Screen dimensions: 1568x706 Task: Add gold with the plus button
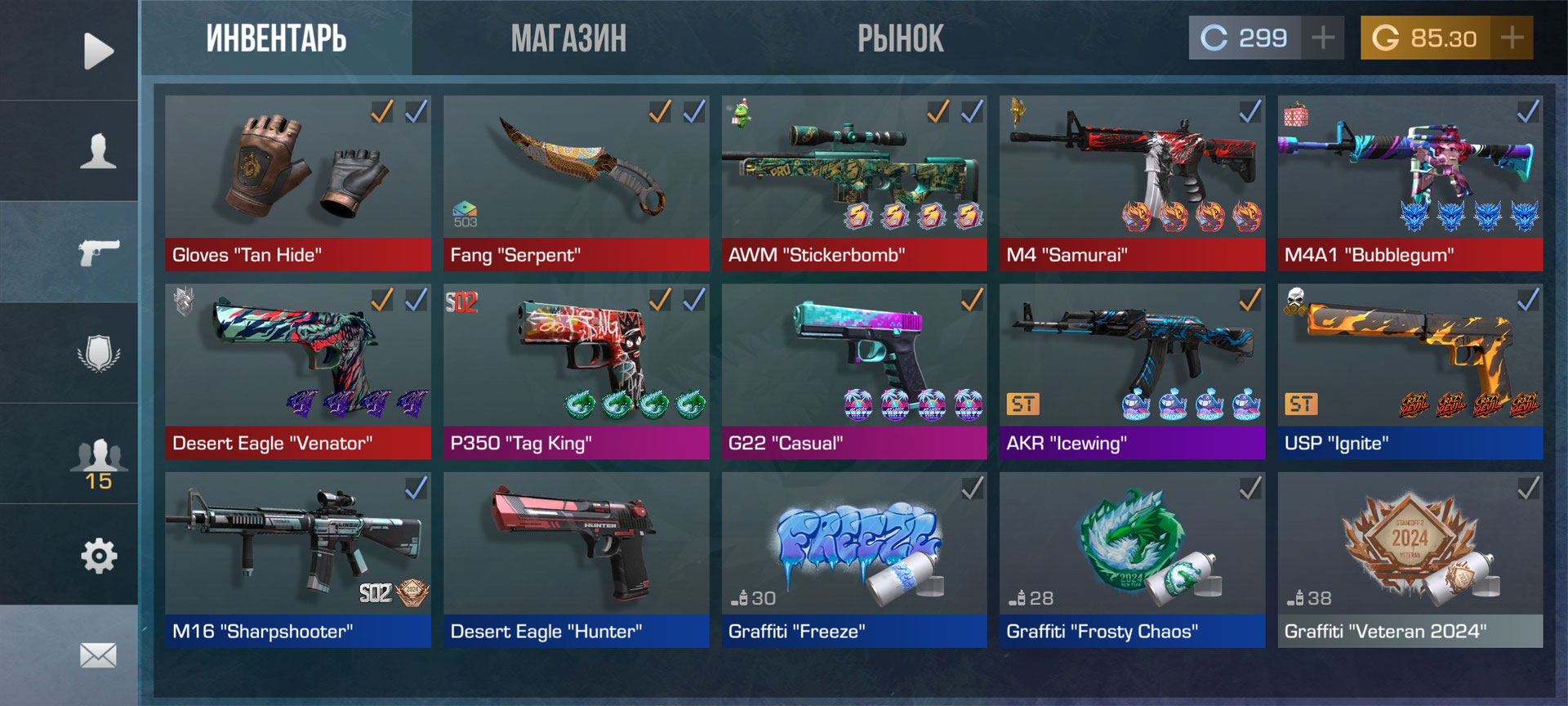pyautogui.click(x=1512, y=38)
